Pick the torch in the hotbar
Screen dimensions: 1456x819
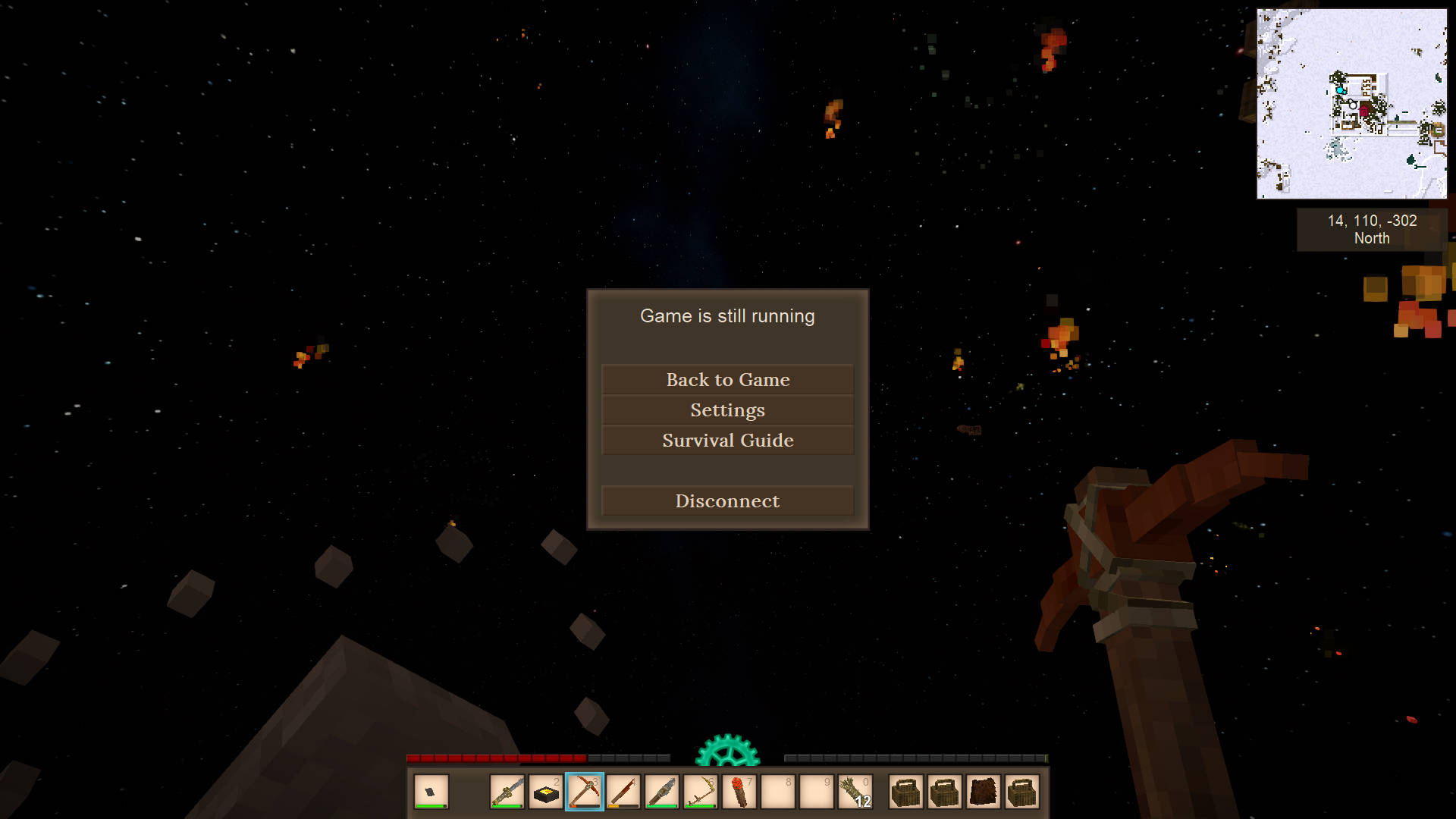(x=739, y=792)
